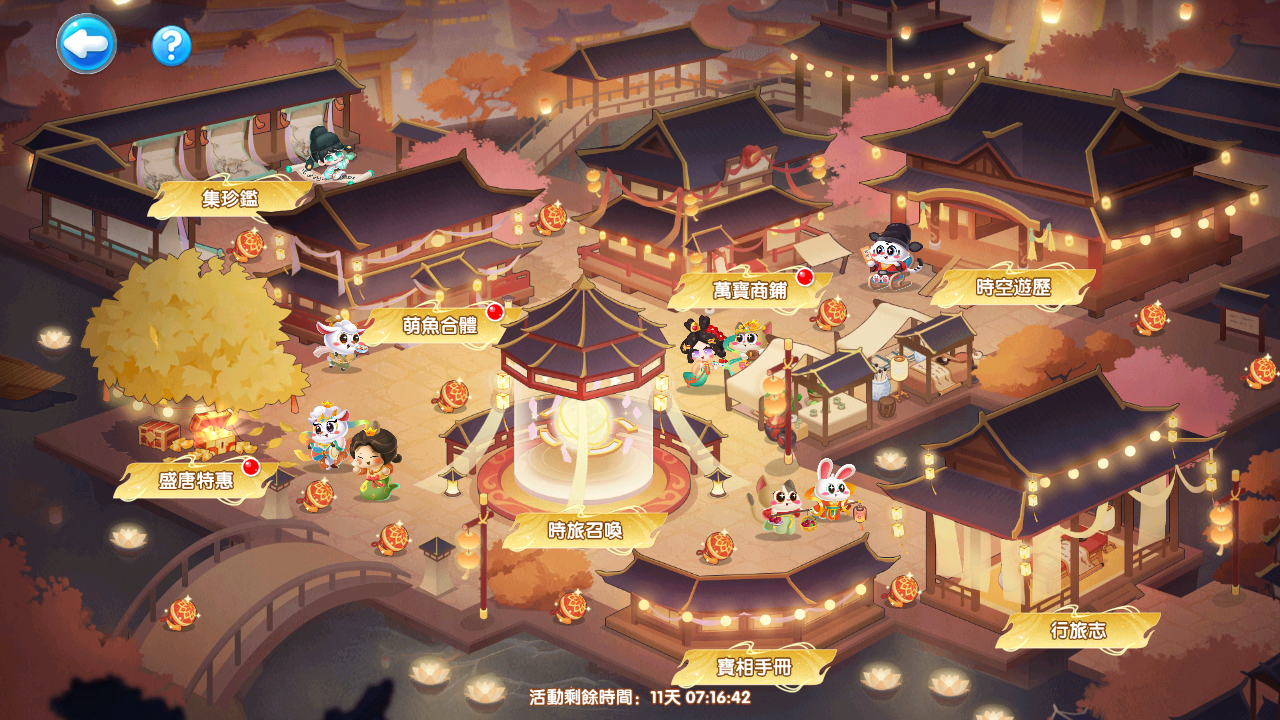Open the 盛唐特惠 special offer
This screenshot has height=720, width=1280.
click(x=196, y=480)
